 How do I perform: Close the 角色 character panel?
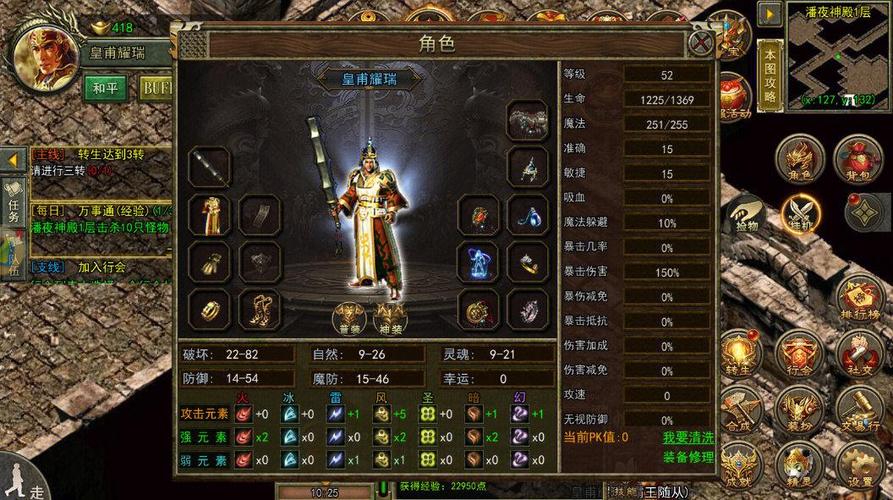(702, 42)
